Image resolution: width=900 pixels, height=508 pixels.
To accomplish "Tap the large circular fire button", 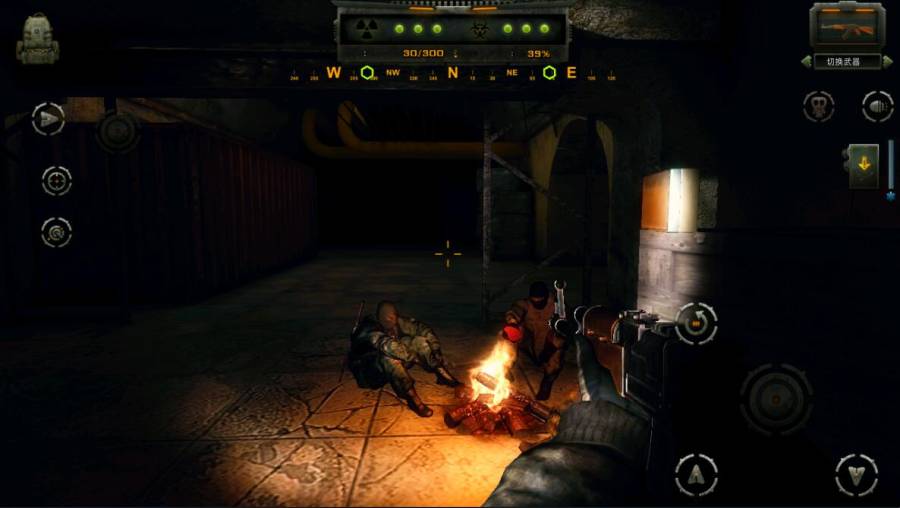I will click(x=776, y=398).
